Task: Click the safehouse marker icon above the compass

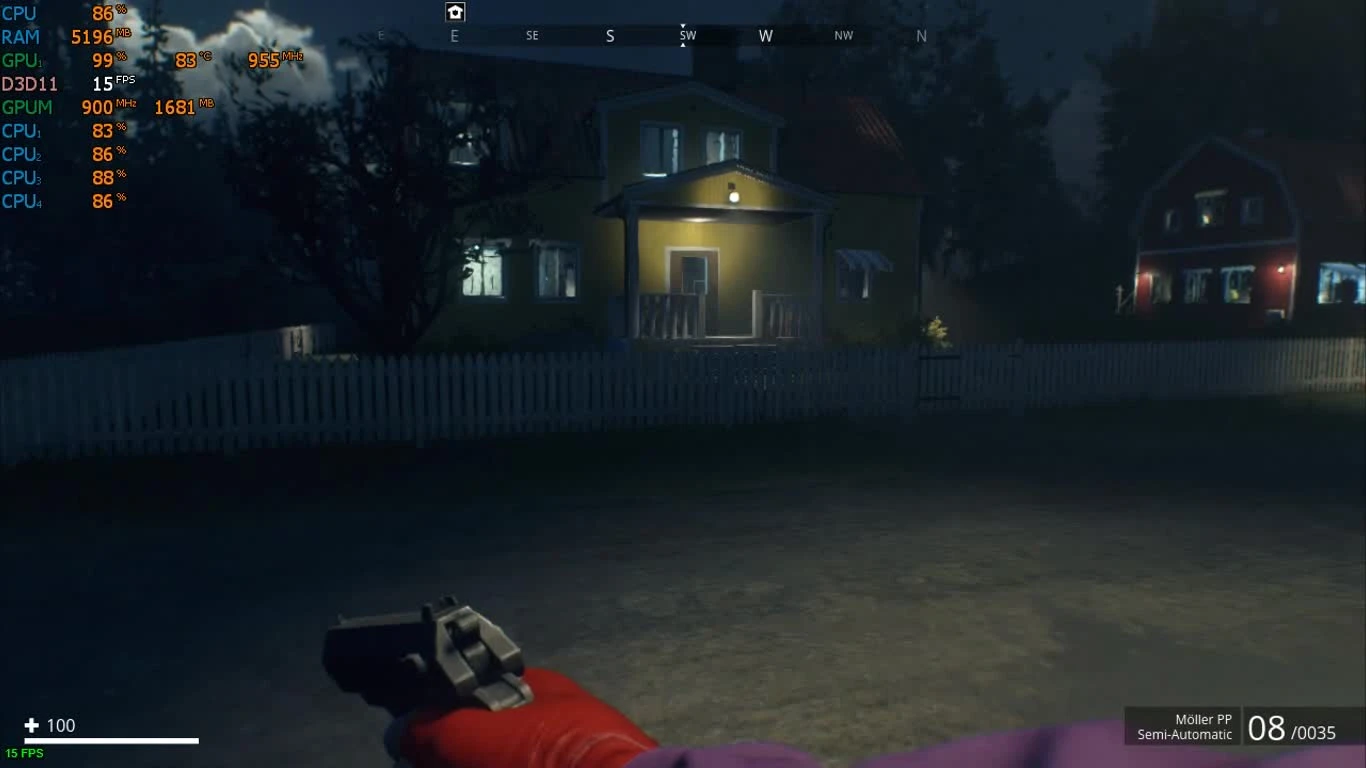Action: pyautogui.click(x=455, y=12)
